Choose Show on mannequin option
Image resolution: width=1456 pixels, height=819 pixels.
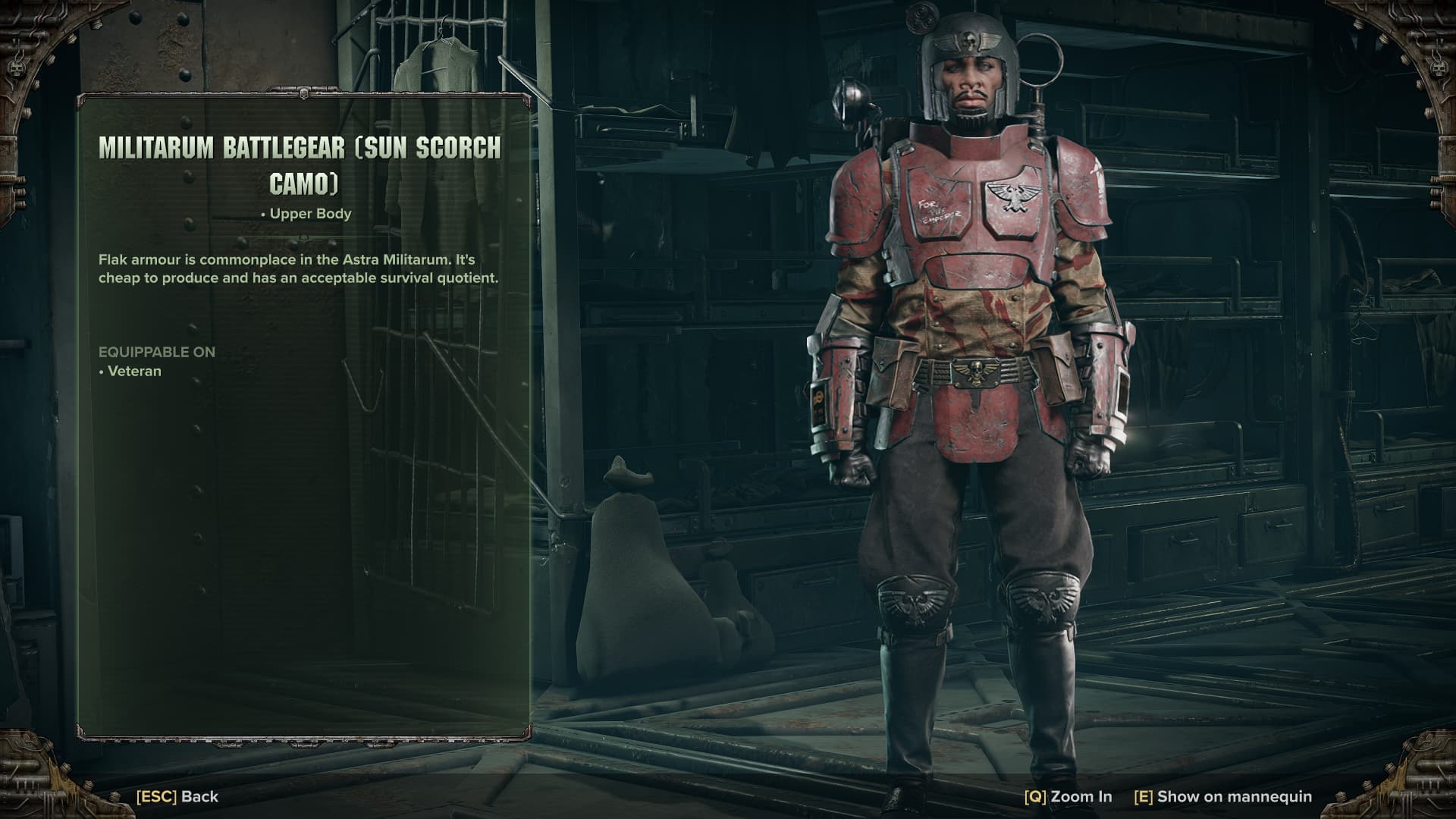coord(1222,796)
